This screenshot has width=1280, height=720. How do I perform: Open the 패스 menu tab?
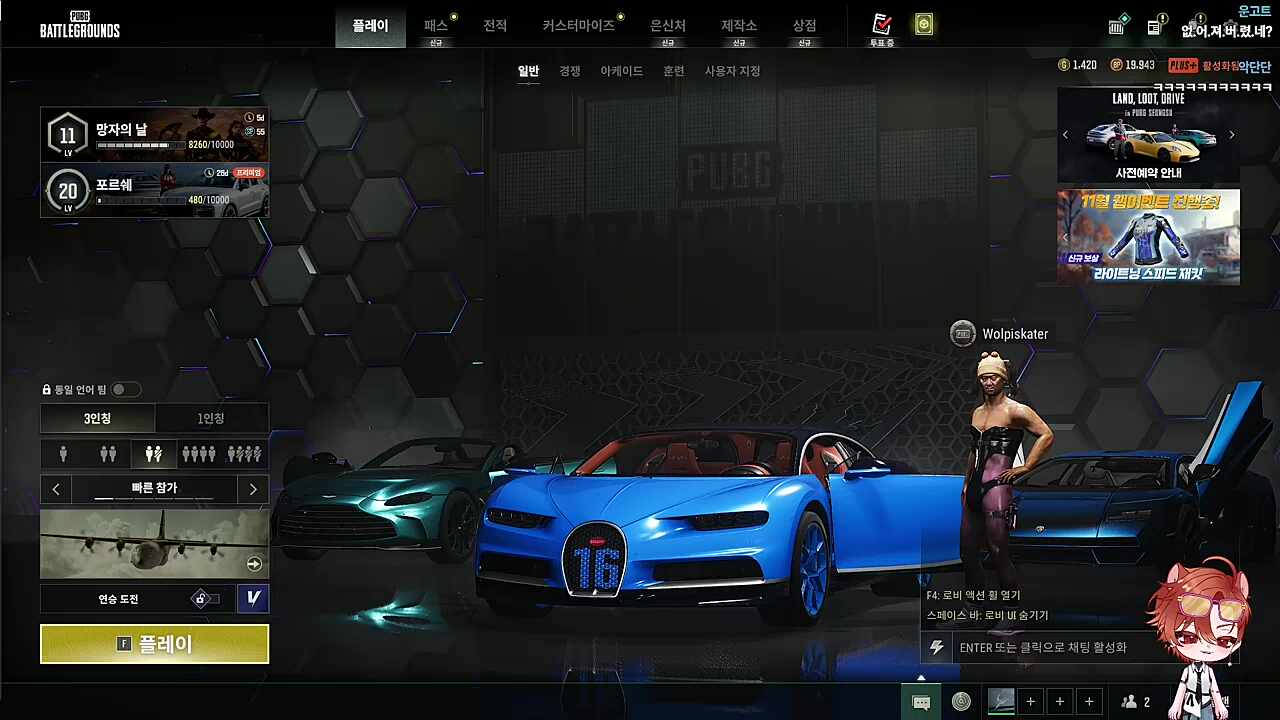pos(436,26)
